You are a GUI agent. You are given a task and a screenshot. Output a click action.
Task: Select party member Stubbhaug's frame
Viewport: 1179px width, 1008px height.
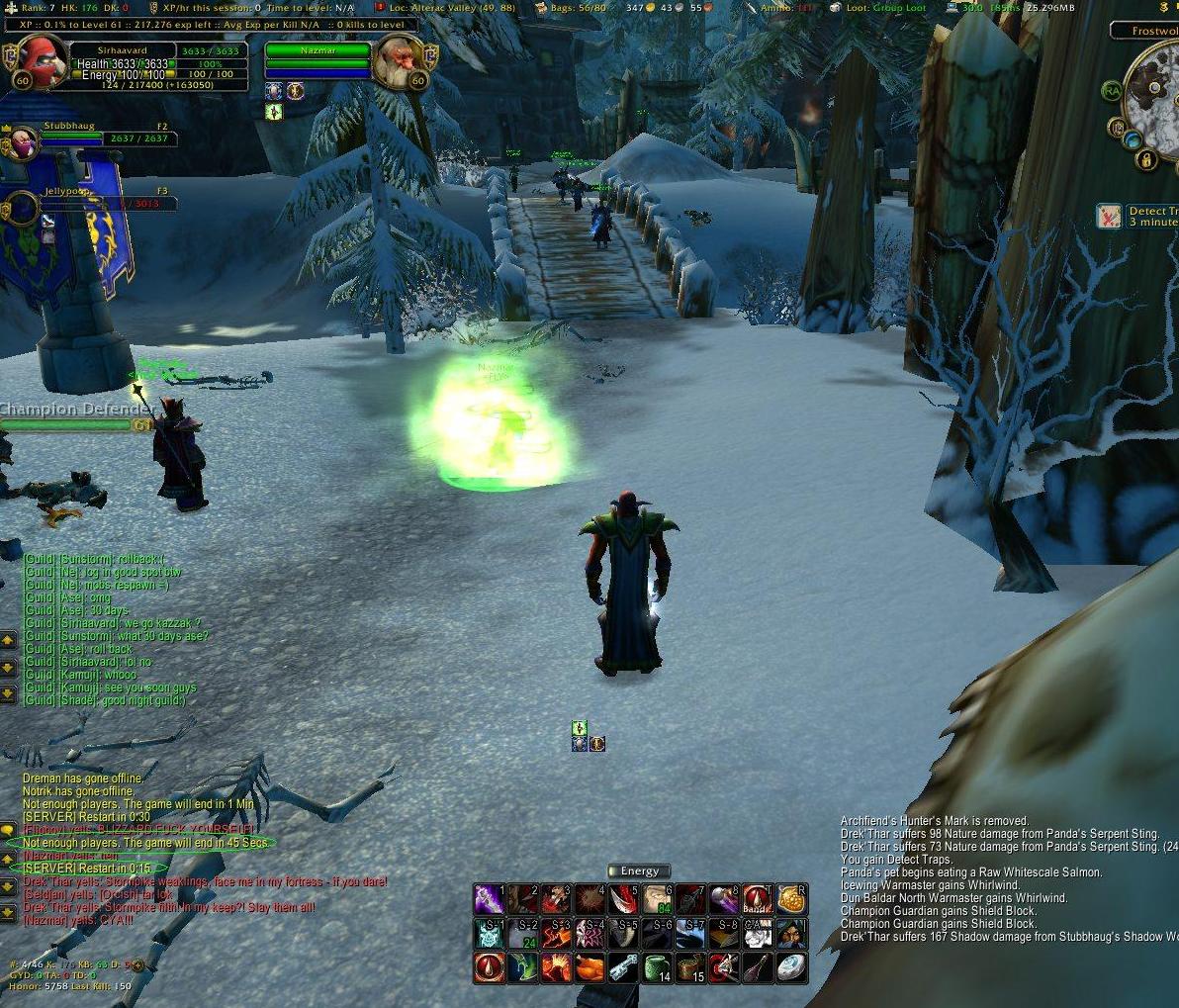point(97,138)
